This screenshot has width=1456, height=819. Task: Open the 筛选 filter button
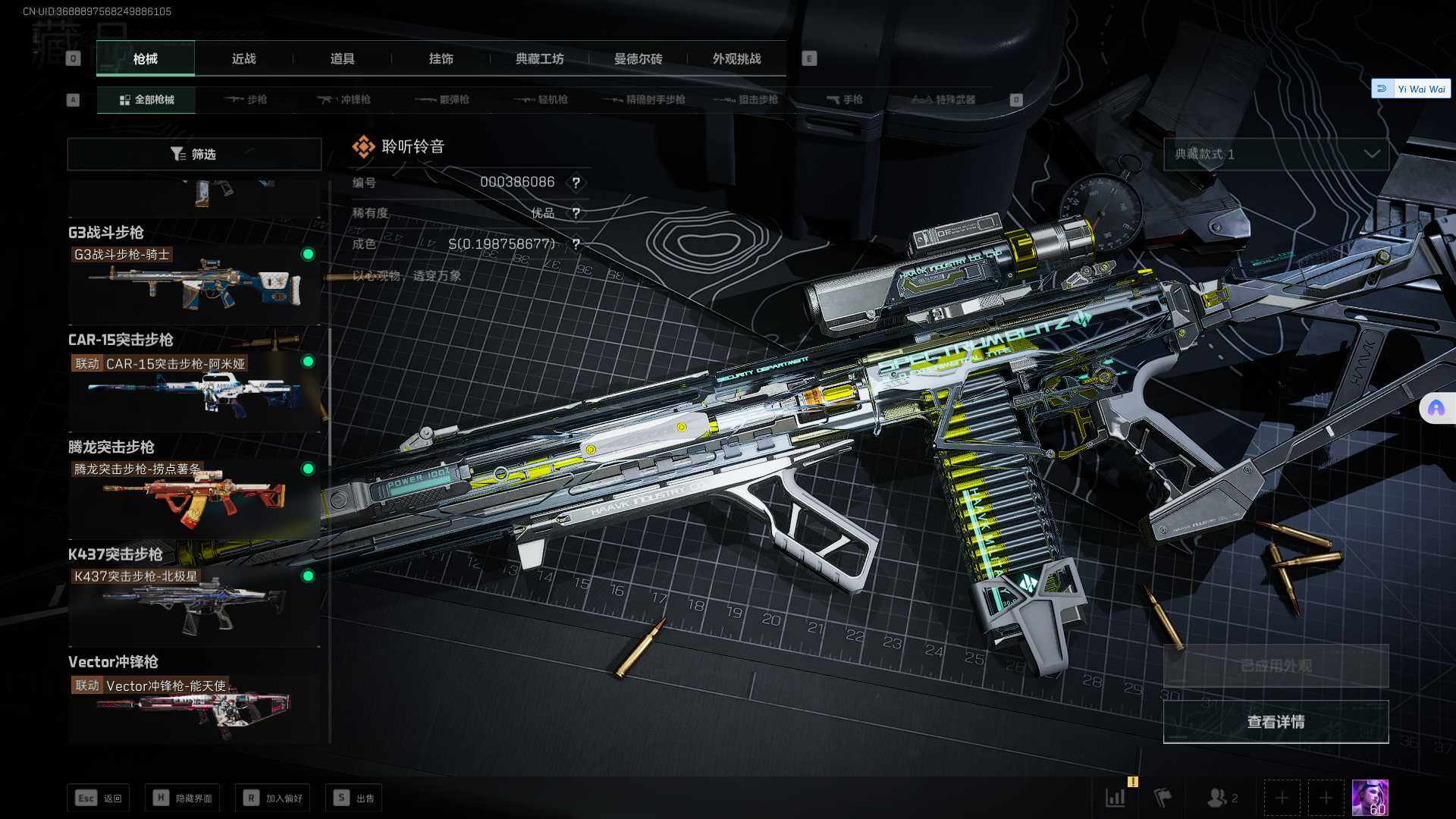[x=194, y=155]
